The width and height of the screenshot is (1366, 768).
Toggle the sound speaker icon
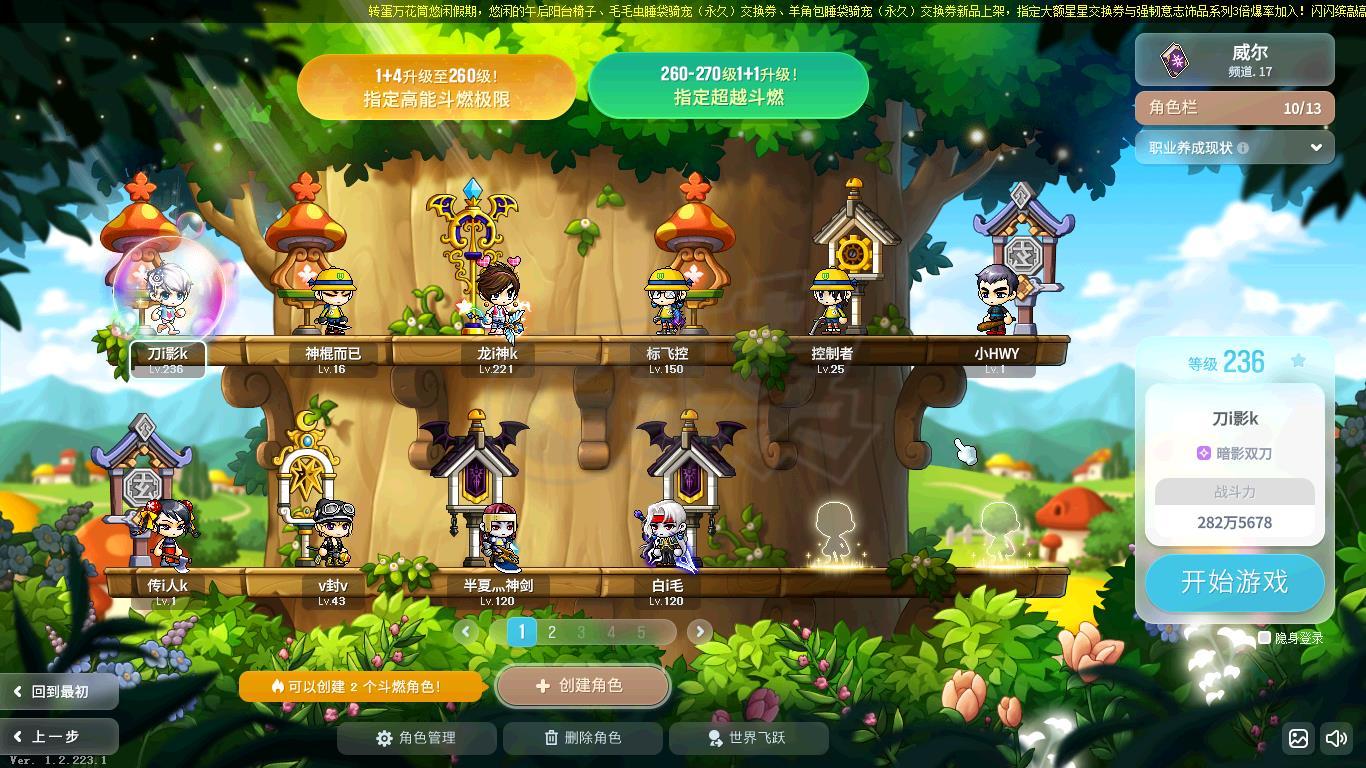[1336, 739]
